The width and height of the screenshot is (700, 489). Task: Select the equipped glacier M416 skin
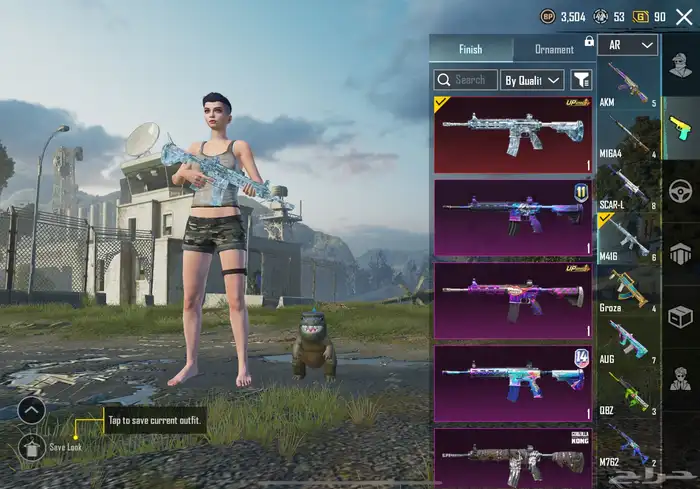coord(513,135)
